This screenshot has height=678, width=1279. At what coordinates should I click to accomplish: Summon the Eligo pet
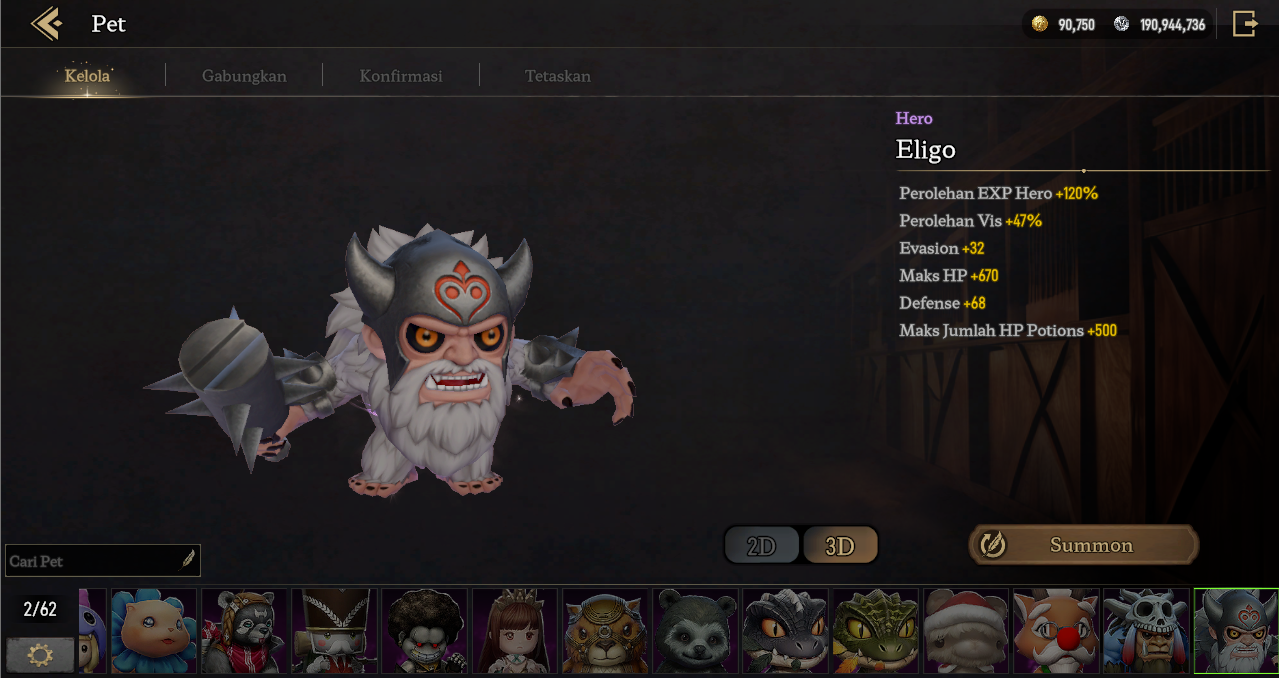pyautogui.click(x=1083, y=545)
